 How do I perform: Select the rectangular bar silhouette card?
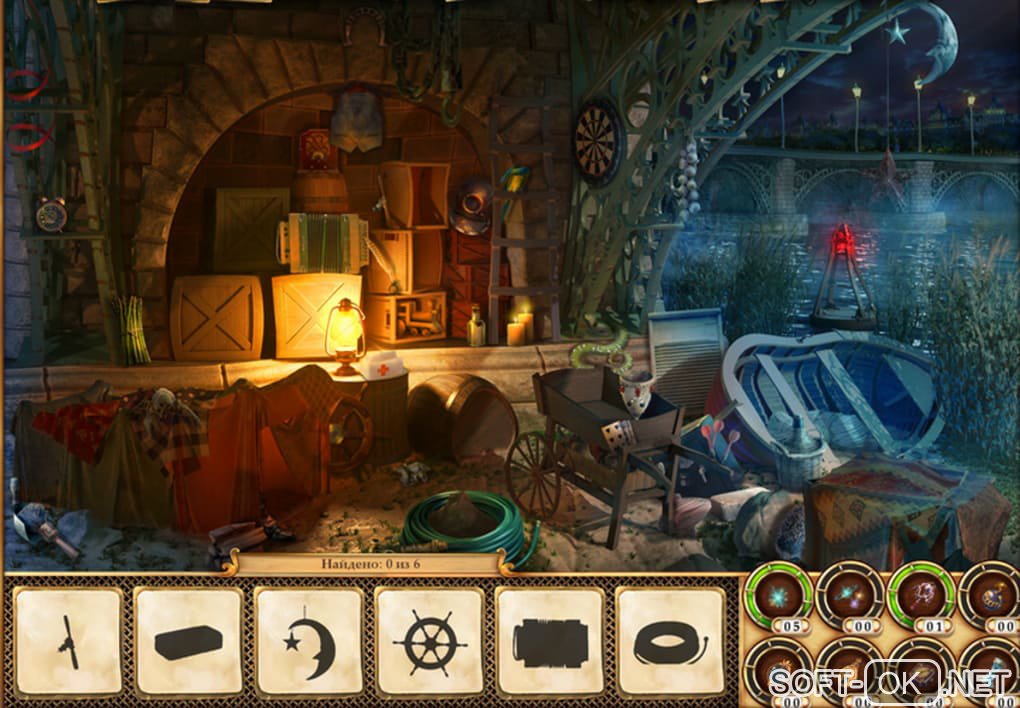pyautogui.click(x=188, y=641)
